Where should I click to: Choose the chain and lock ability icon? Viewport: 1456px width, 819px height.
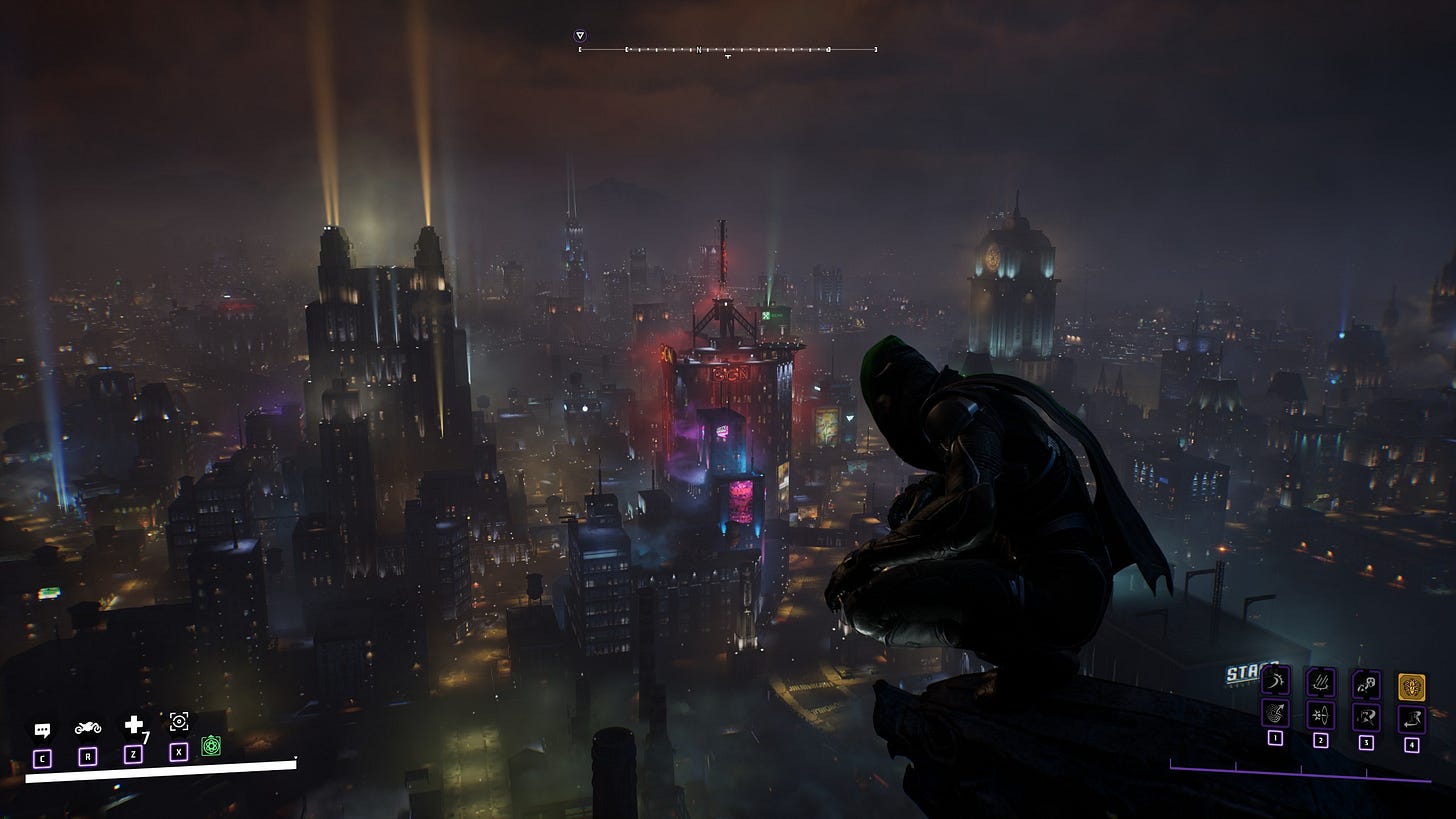coord(1366,684)
